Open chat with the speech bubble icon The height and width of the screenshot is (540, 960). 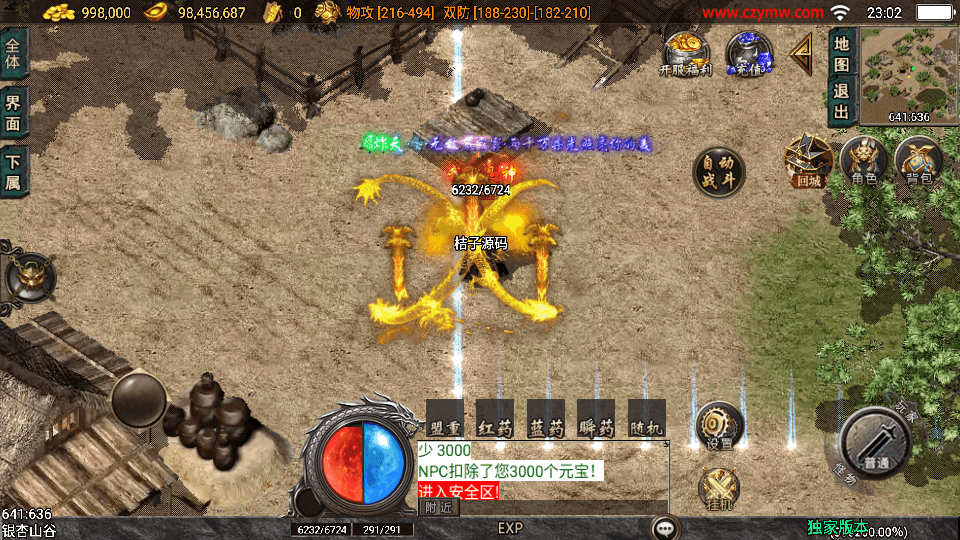point(664,527)
